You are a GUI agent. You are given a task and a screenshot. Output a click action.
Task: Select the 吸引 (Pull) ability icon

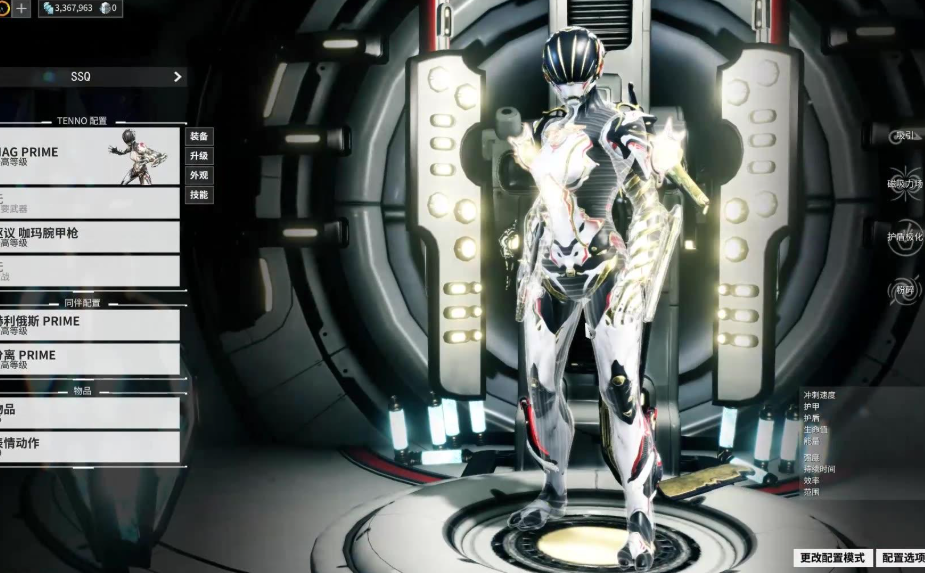[905, 136]
